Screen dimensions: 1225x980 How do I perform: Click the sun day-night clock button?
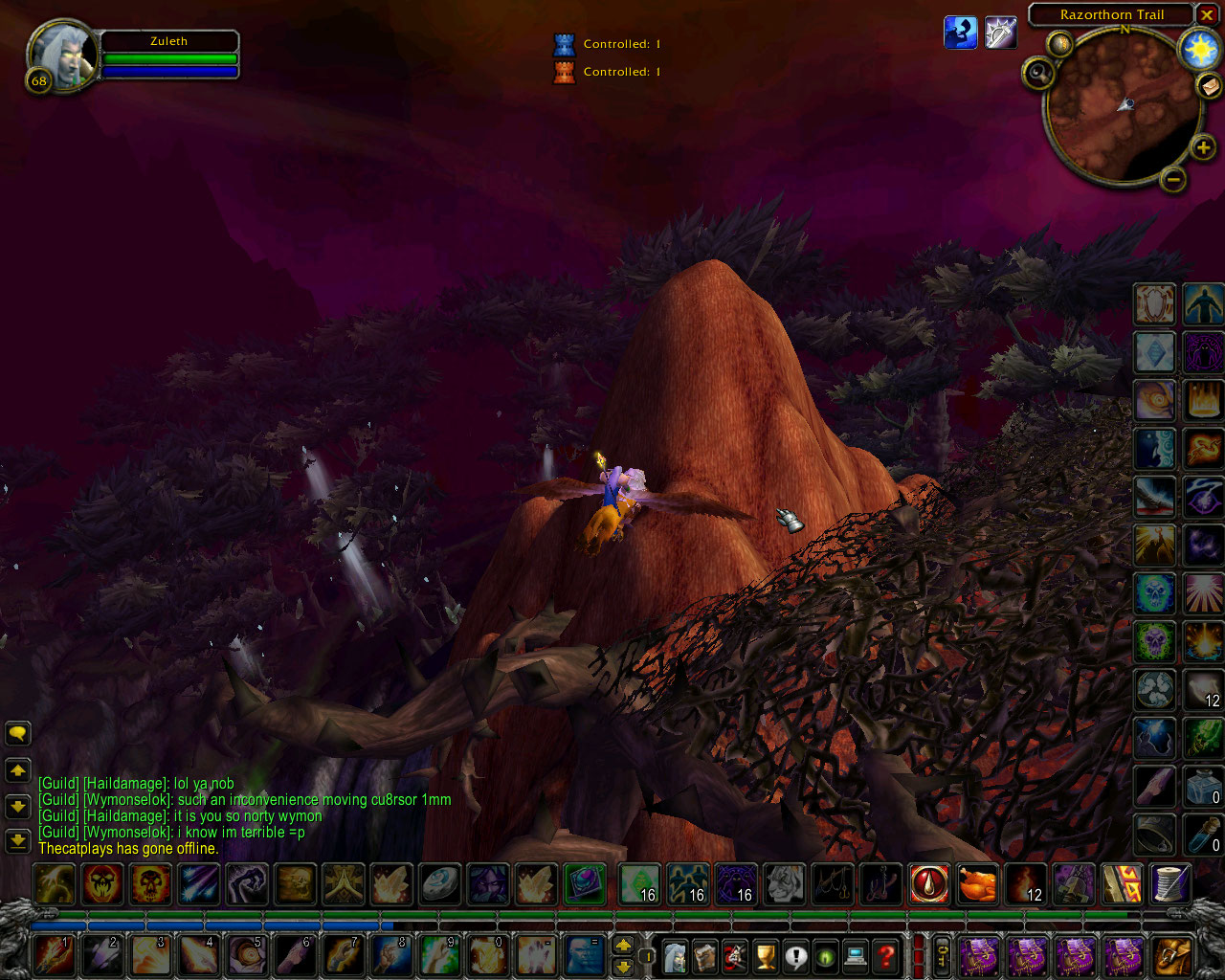point(1199,49)
